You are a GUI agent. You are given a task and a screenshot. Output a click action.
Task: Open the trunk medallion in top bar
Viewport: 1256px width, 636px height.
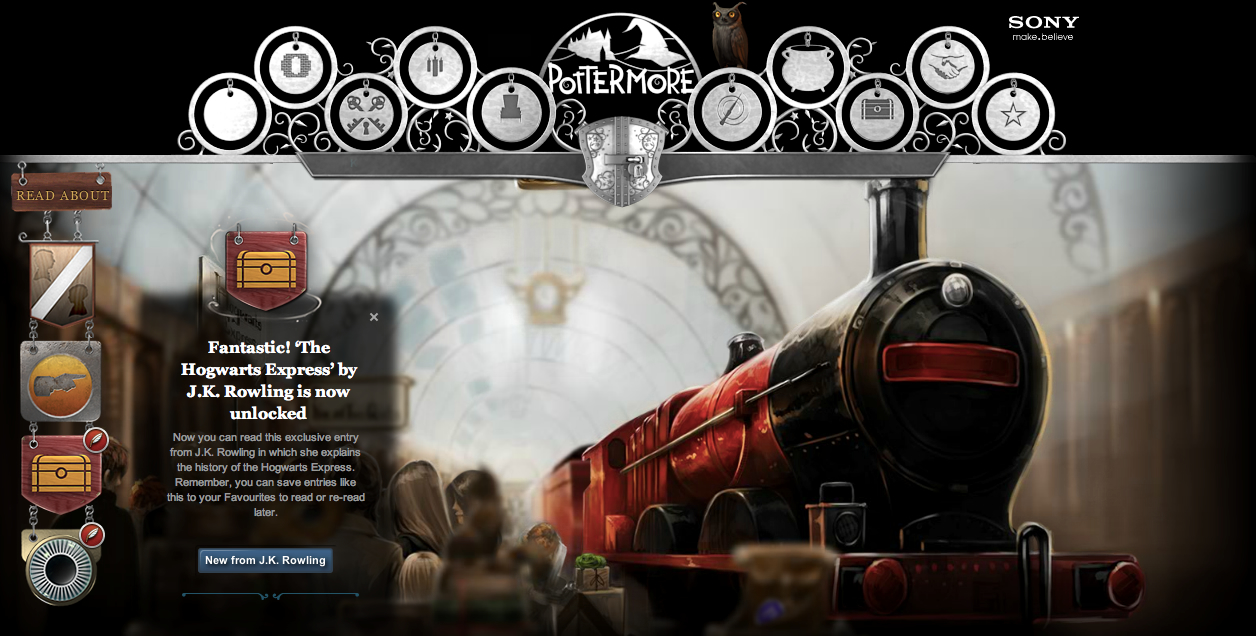click(877, 113)
